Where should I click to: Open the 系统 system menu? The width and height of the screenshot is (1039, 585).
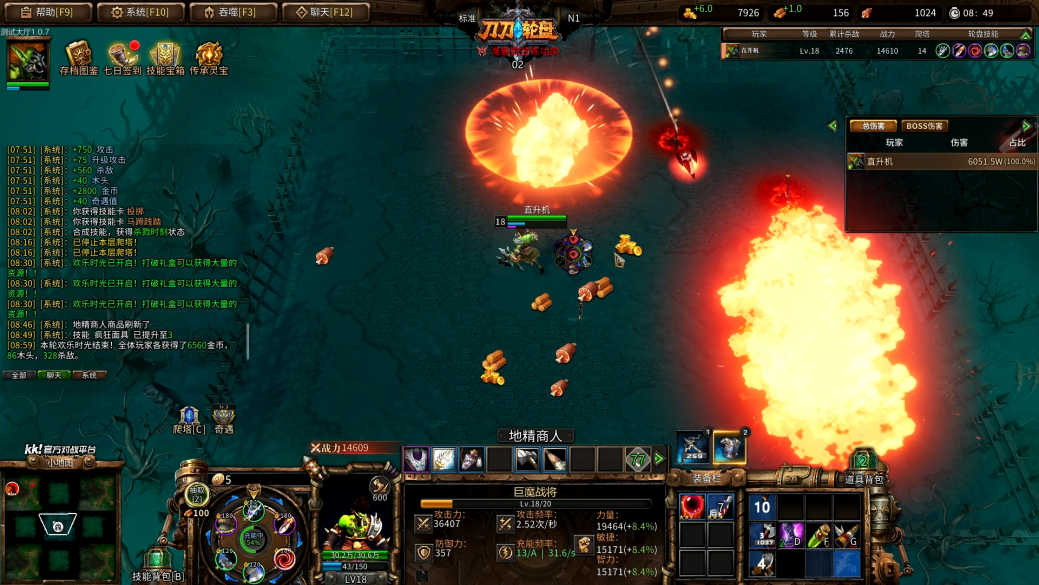tap(140, 13)
